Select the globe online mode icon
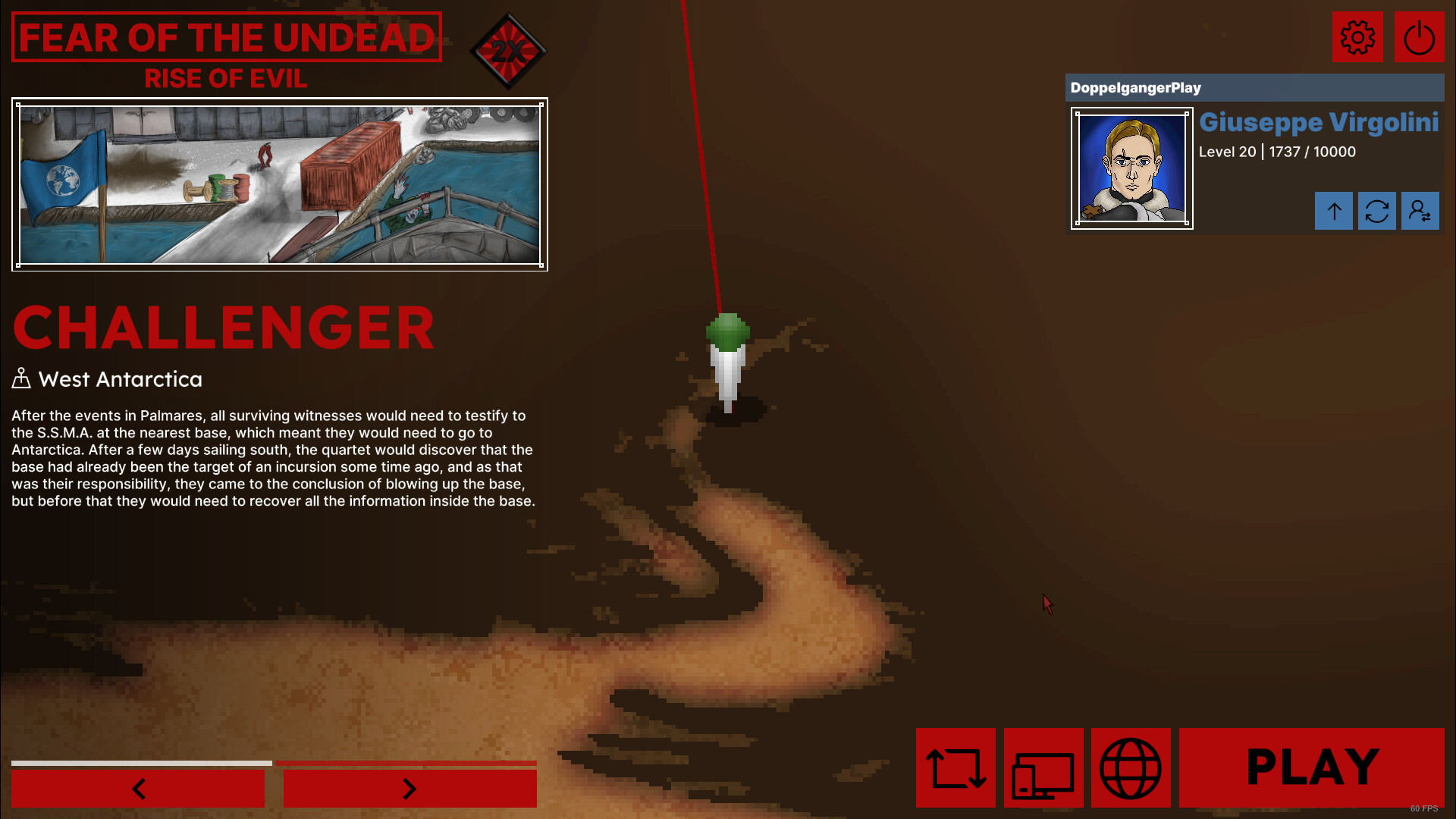 point(1131,768)
